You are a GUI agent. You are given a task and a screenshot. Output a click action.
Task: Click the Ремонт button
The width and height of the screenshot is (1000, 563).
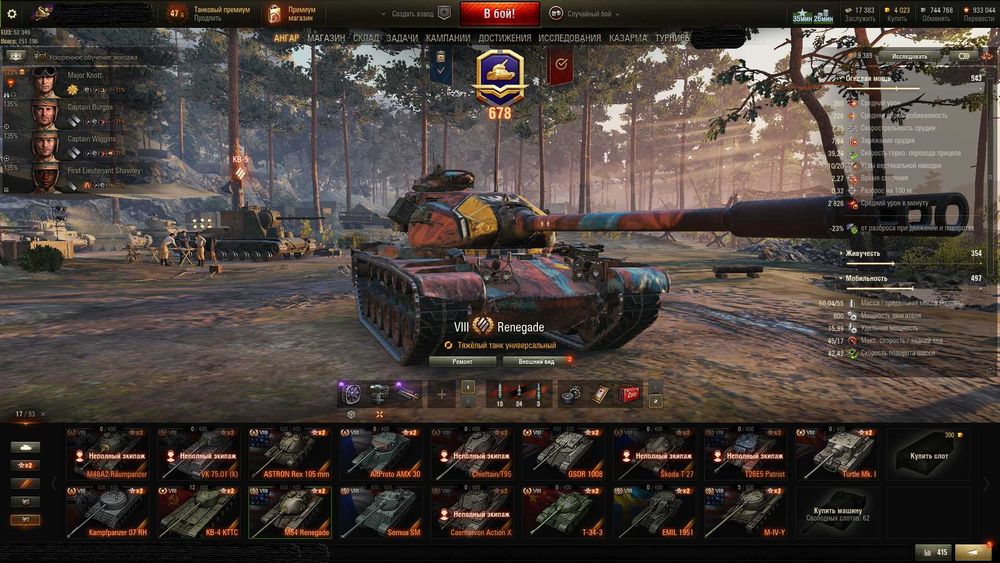click(x=463, y=361)
